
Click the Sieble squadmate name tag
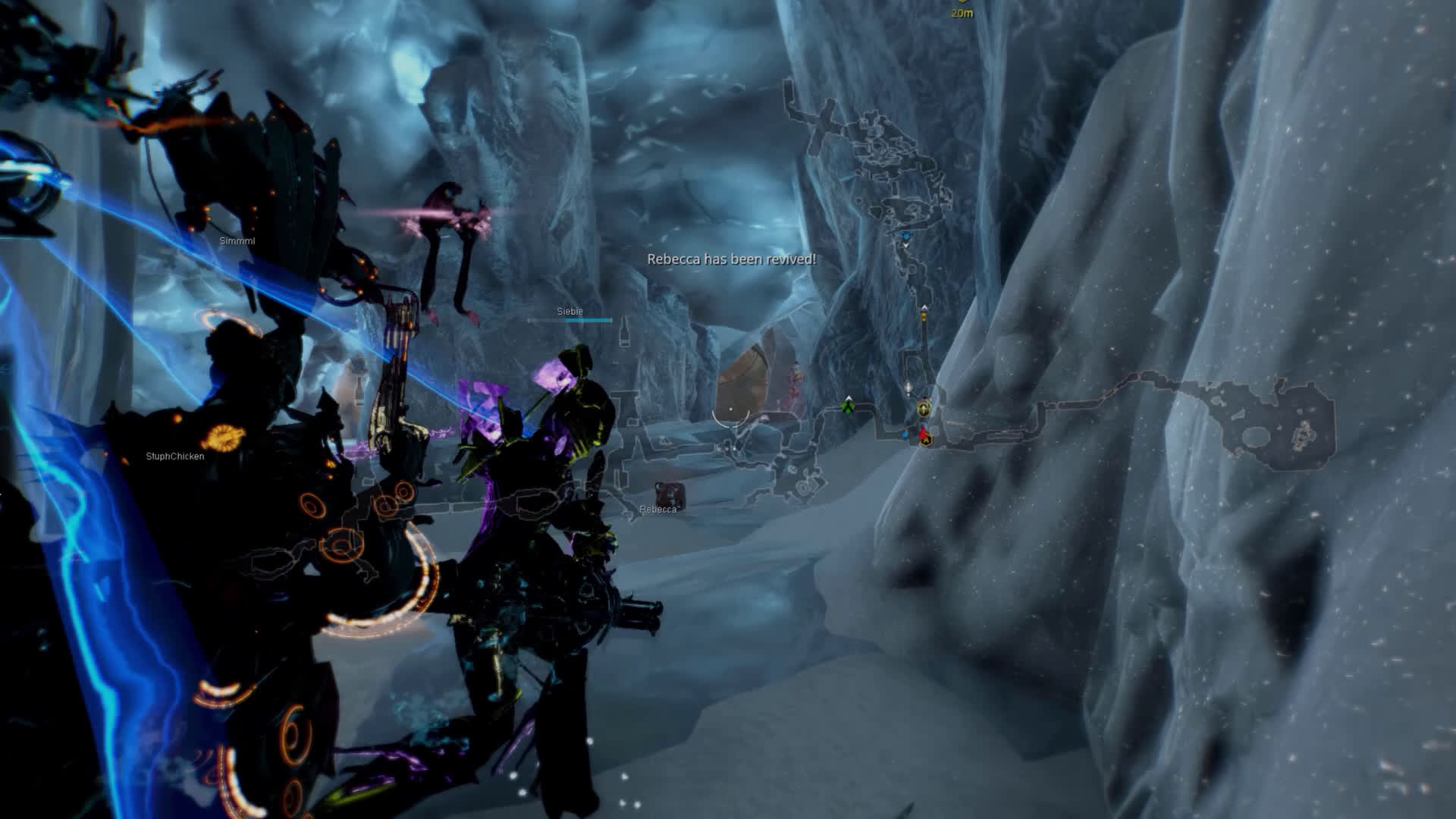pyautogui.click(x=570, y=312)
